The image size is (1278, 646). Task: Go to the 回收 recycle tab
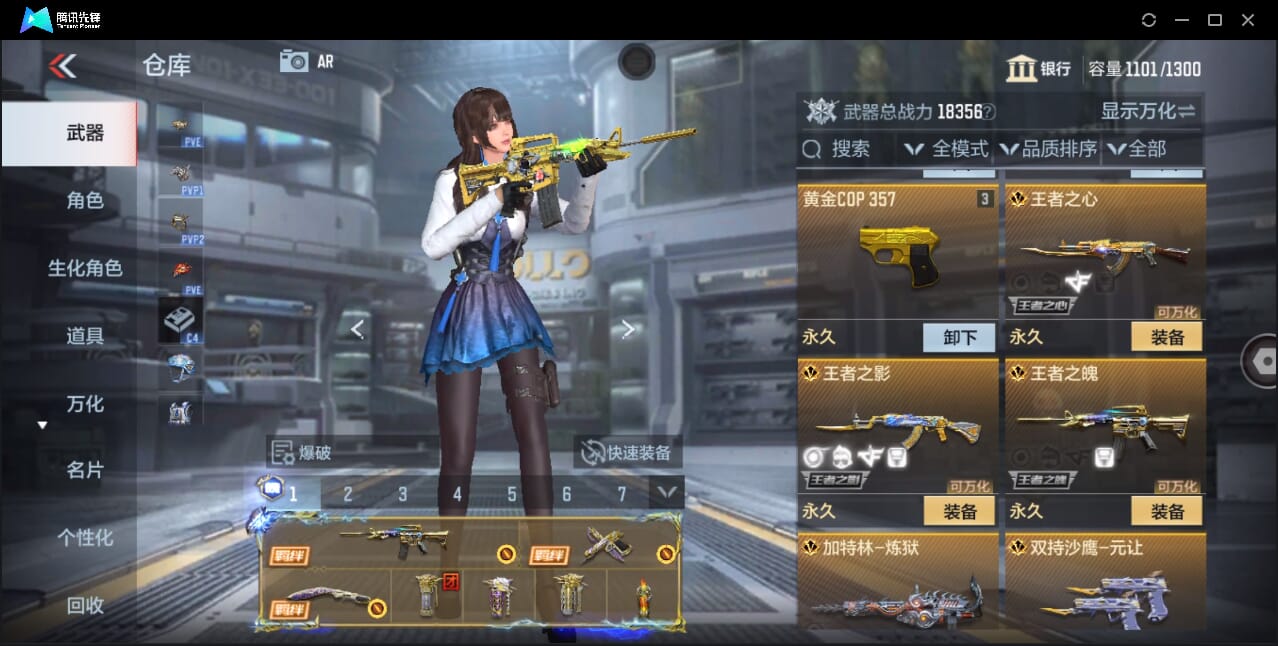84,605
